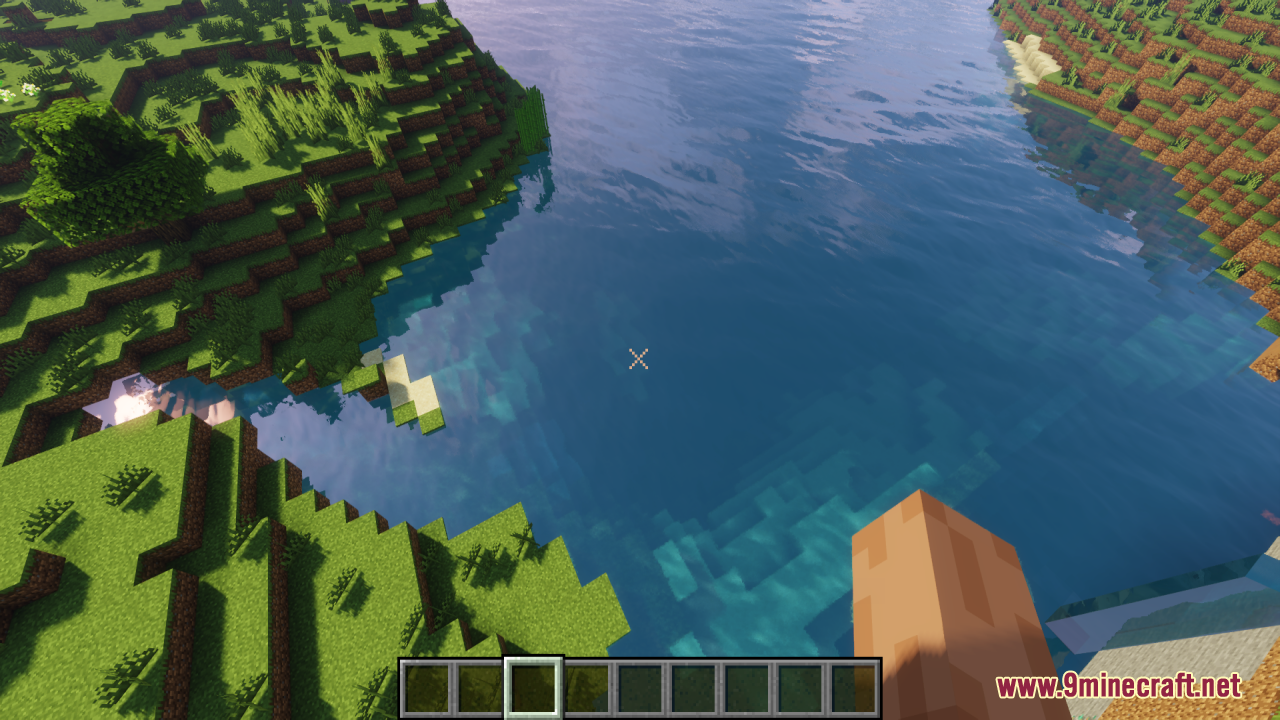Select the sixth hotbar slot
The height and width of the screenshot is (720, 1280).
coord(694,686)
